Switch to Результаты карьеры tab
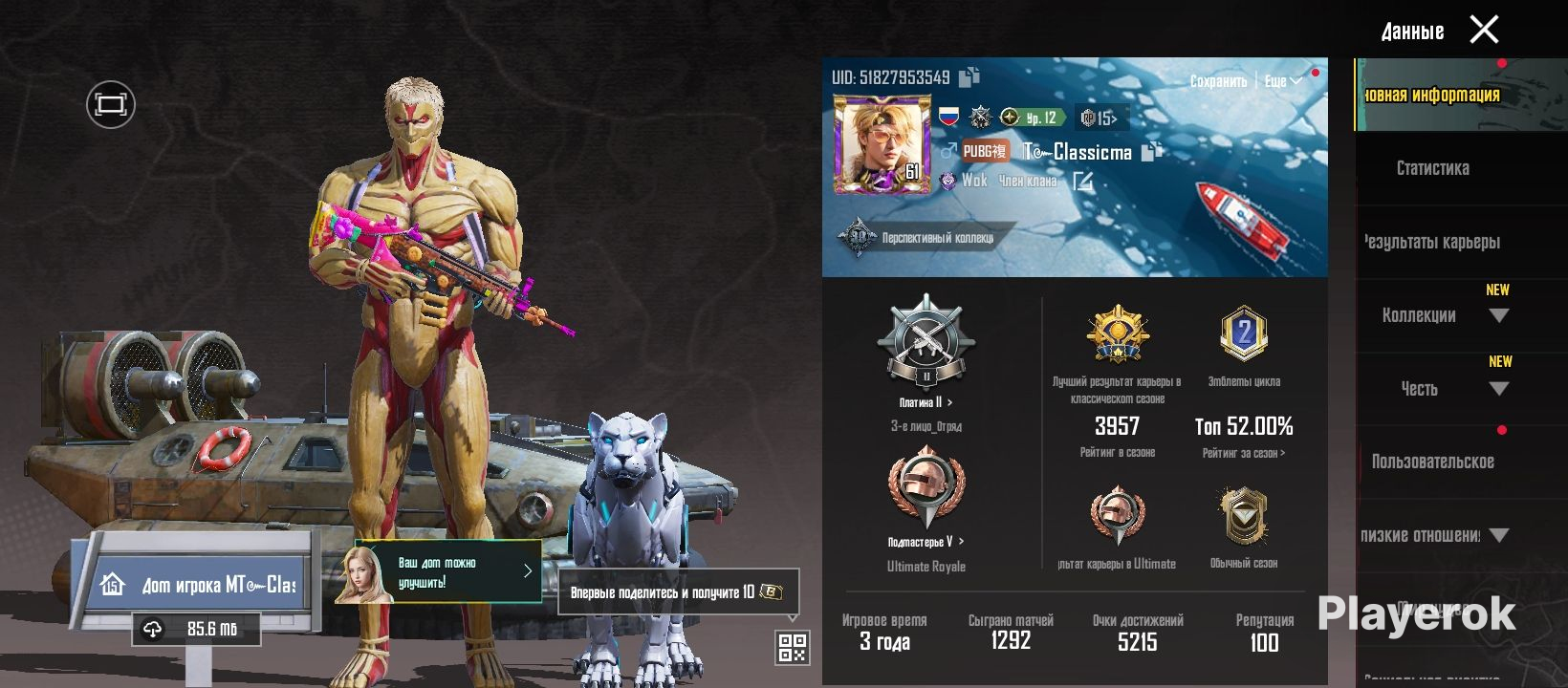This screenshot has height=688, width=1568. coord(1432,242)
